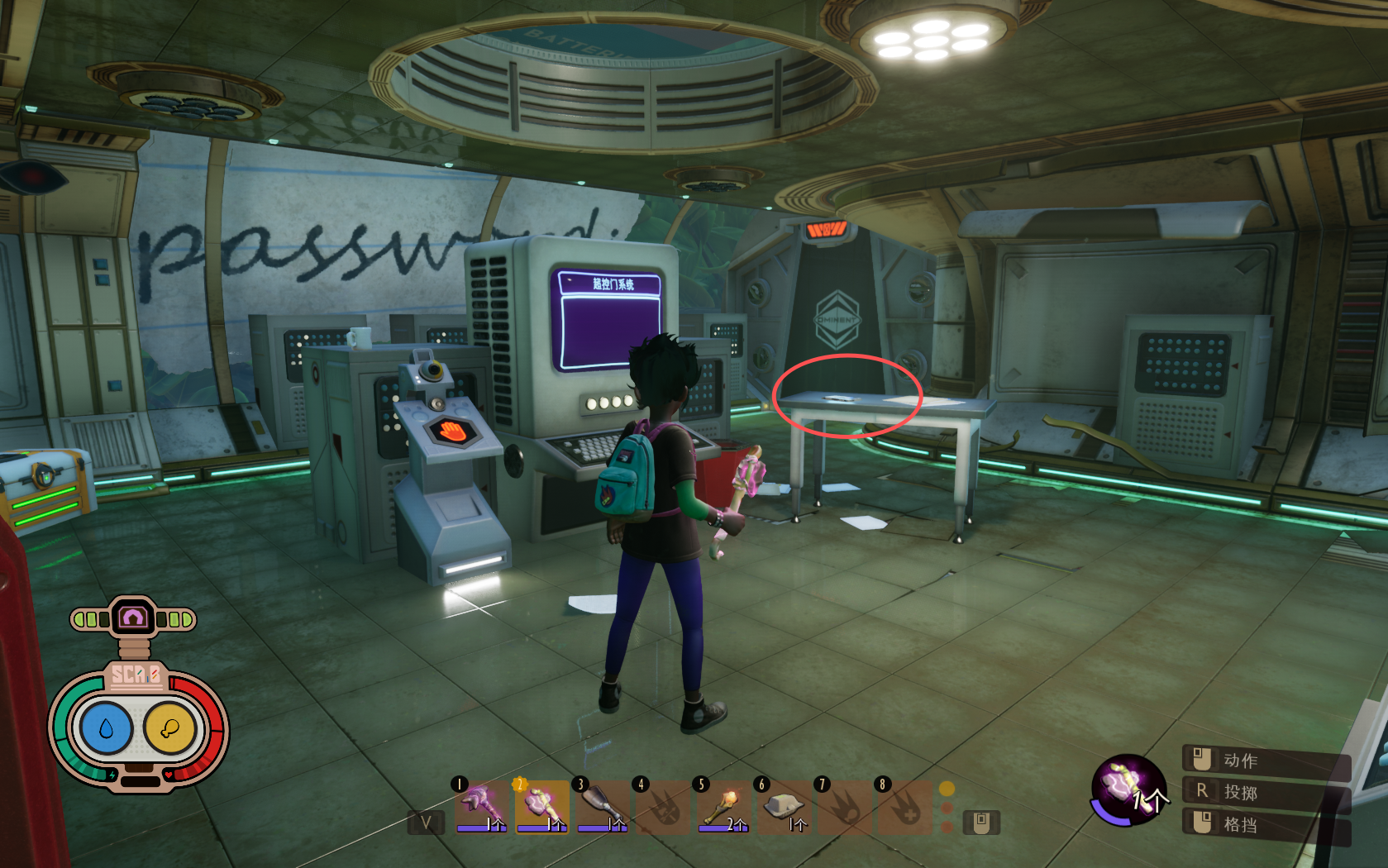Select the yellow hotbar page dot
Screen dimensions: 1388x868
947,789
